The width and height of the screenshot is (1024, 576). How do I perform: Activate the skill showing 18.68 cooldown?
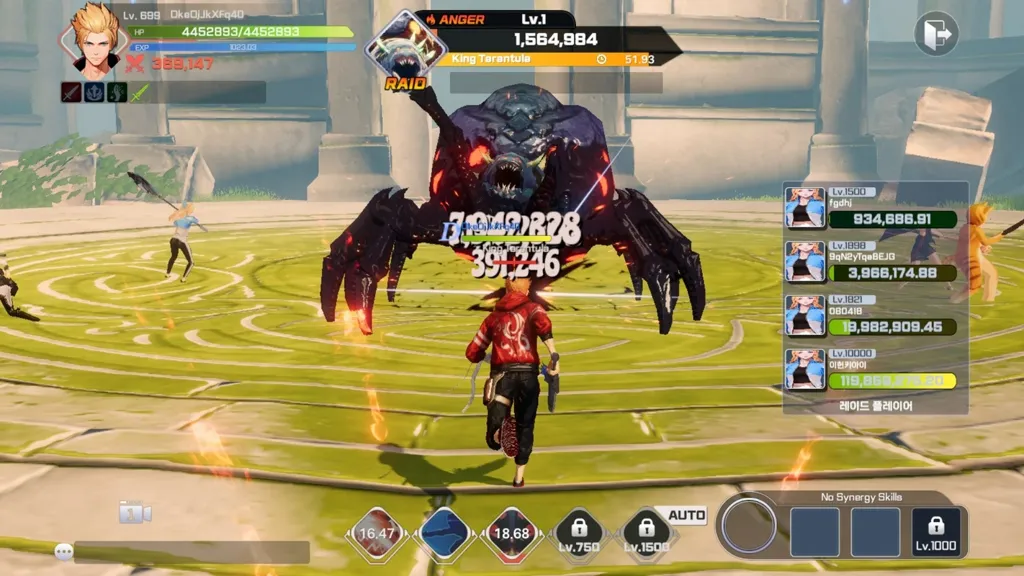pos(511,533)
